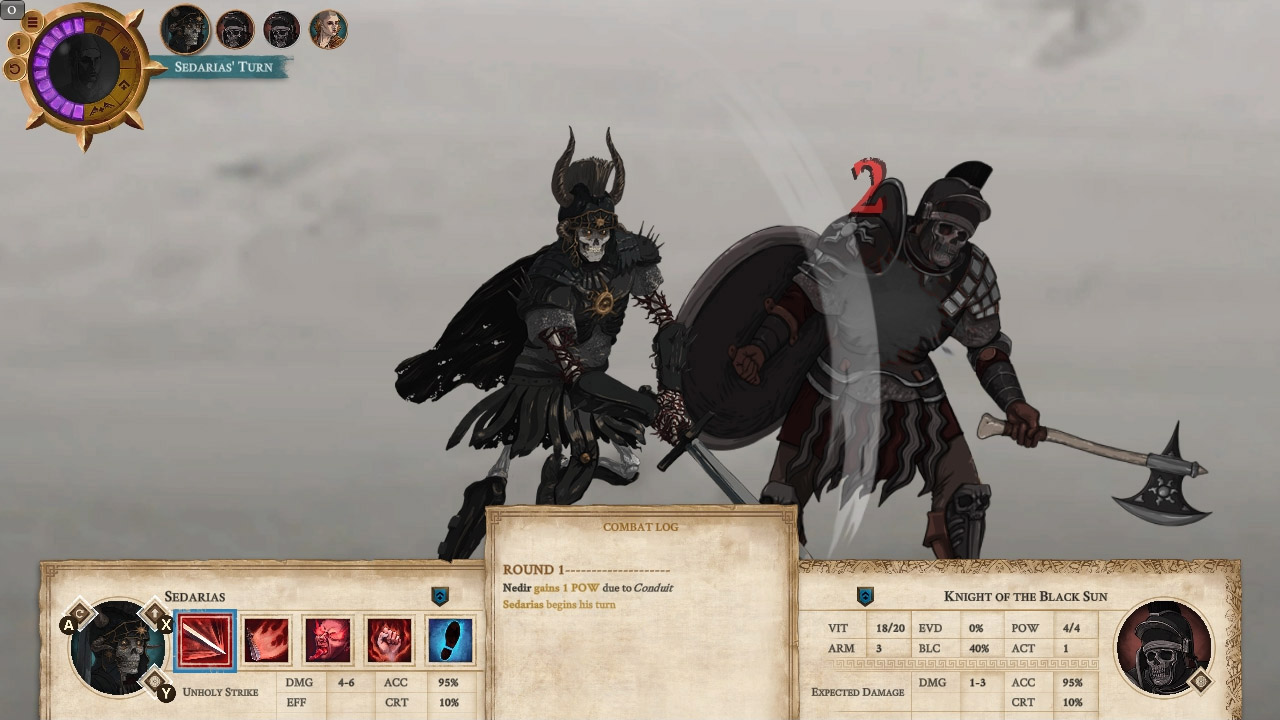
Task: Select the fist icon on the turn wheel
Action: point(127,52)
